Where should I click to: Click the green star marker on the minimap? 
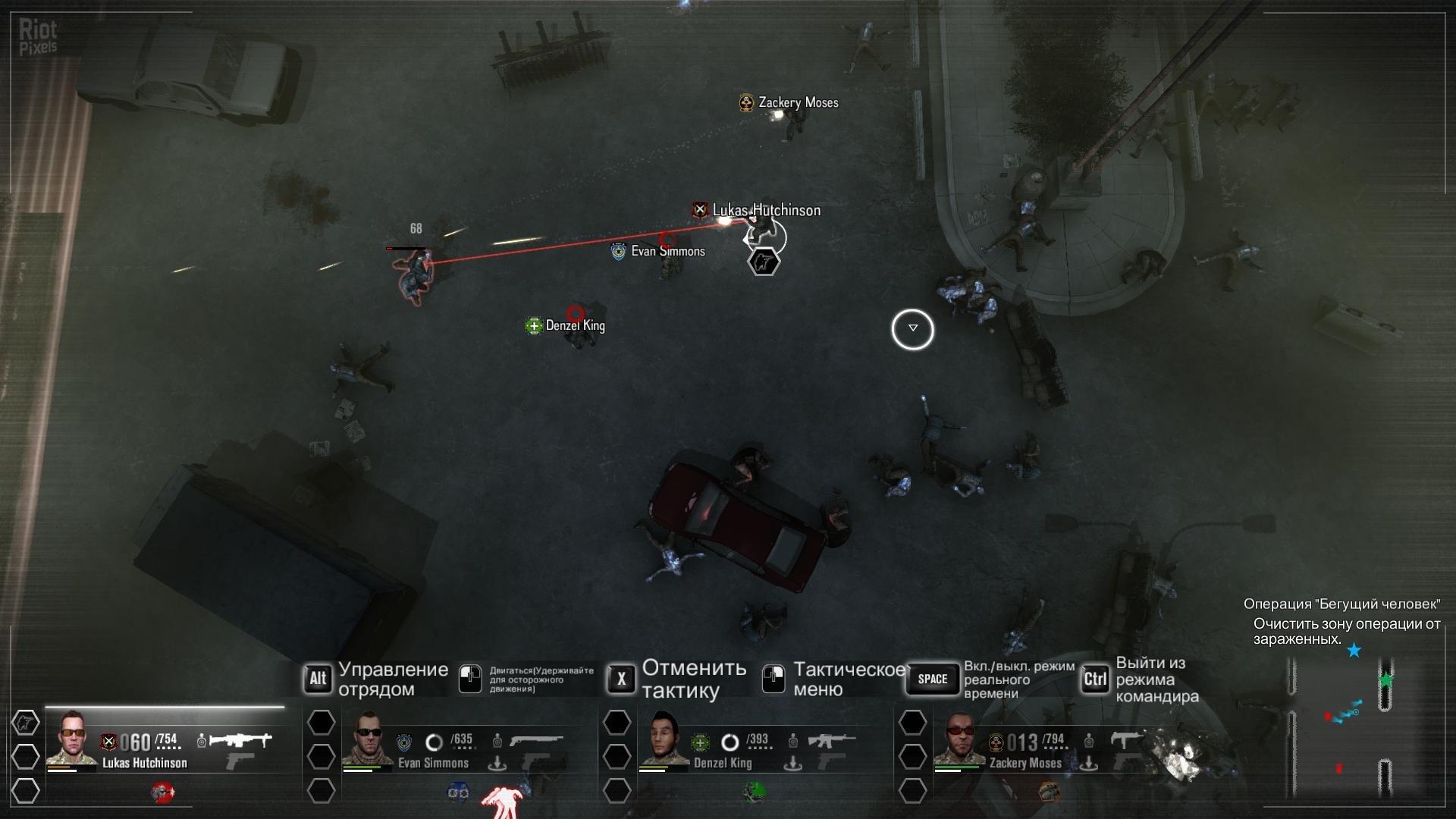tap(1385, 680)
